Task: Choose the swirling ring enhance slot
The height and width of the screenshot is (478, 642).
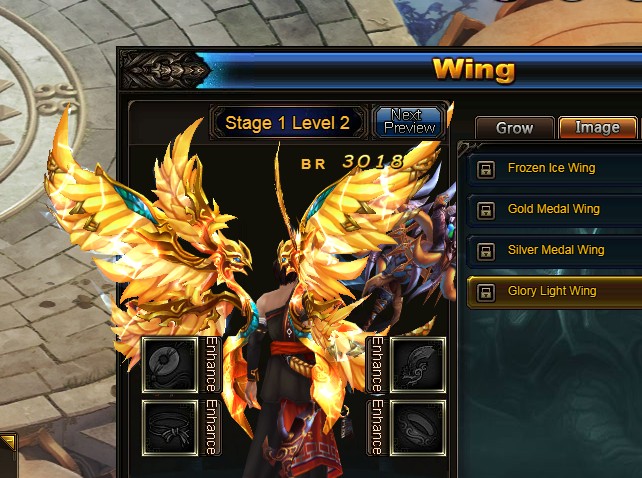Action: [417, 428]
